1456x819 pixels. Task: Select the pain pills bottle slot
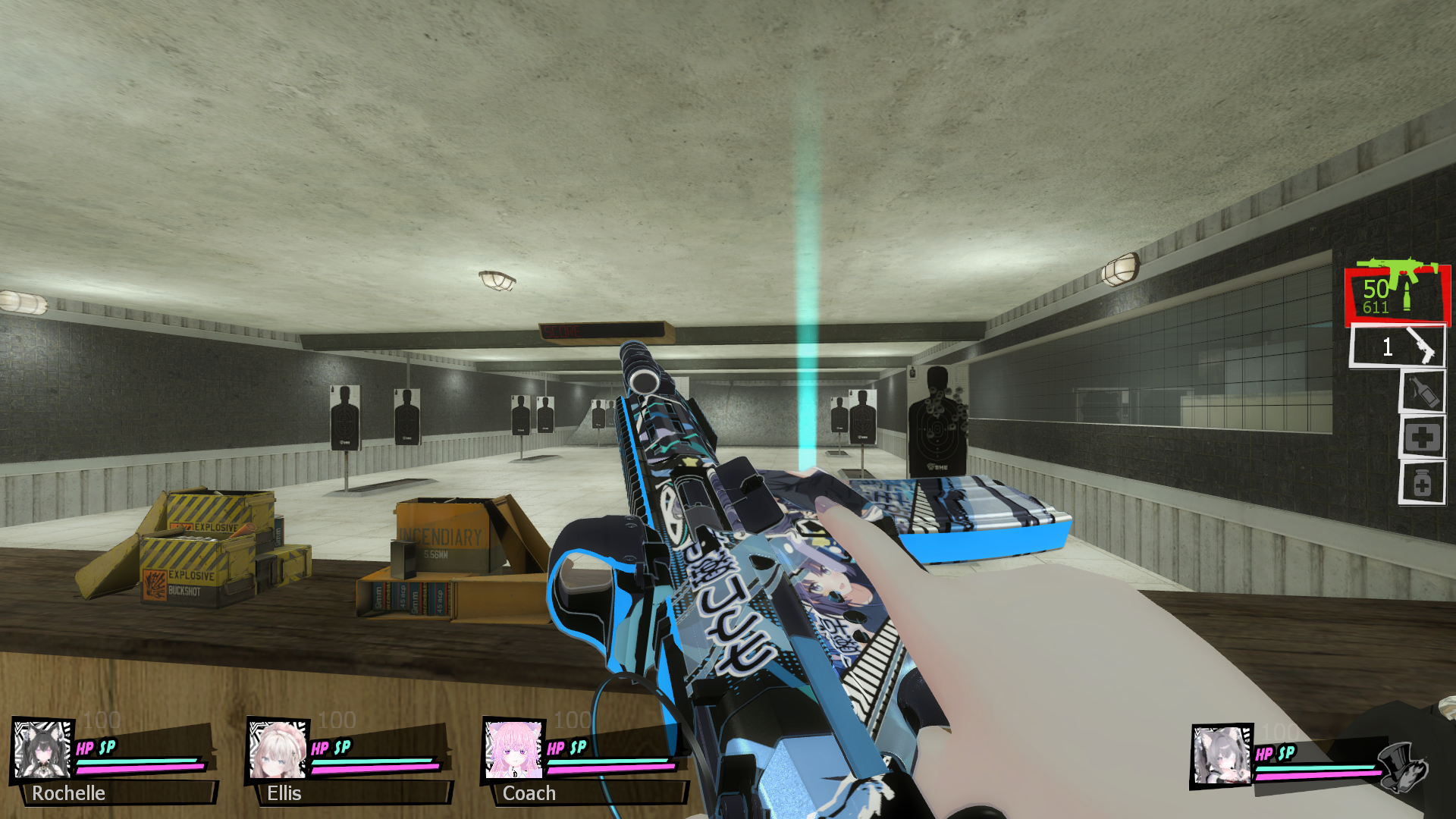tap(1422, 483)
